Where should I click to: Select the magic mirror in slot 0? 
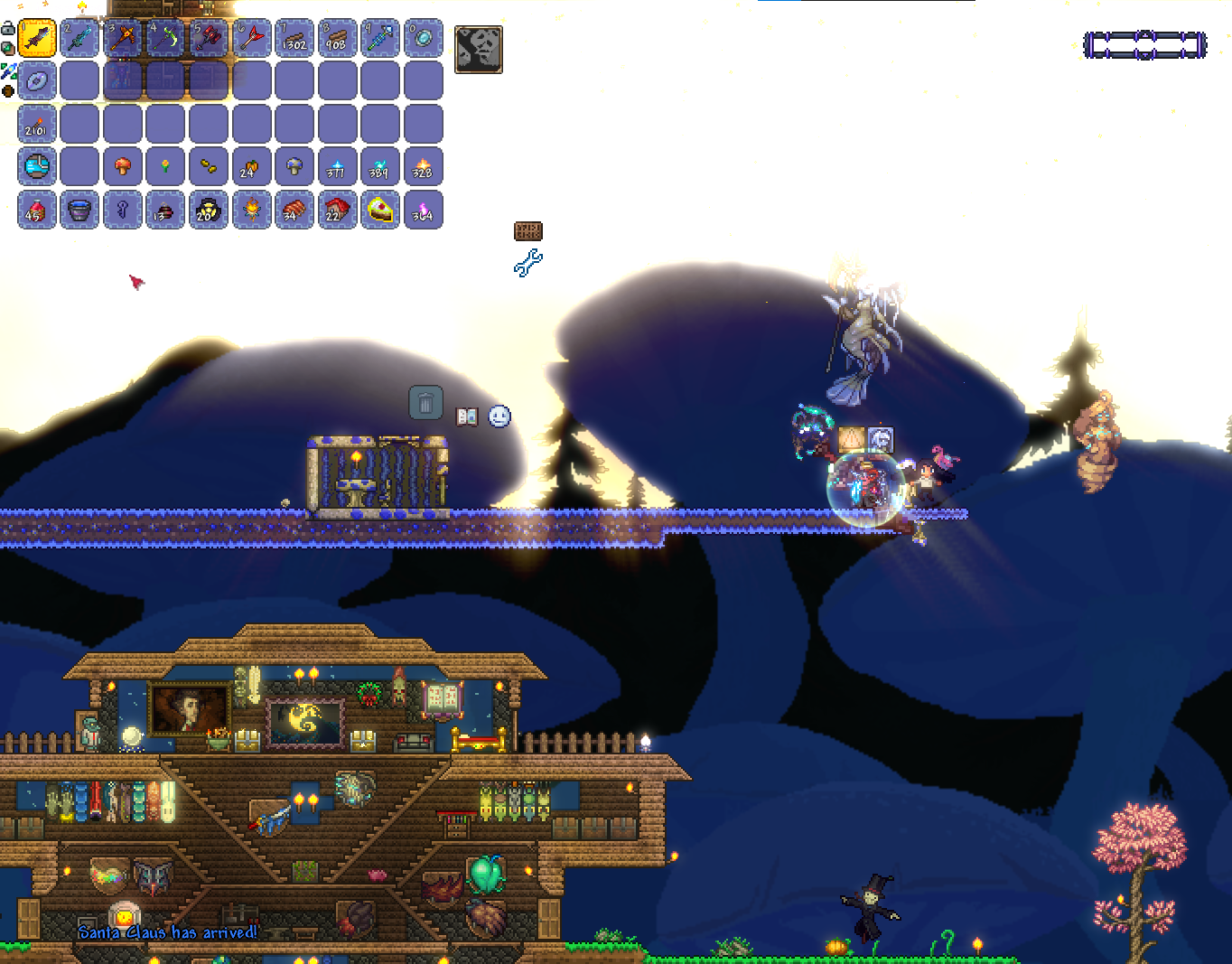(x=423, y=39)
